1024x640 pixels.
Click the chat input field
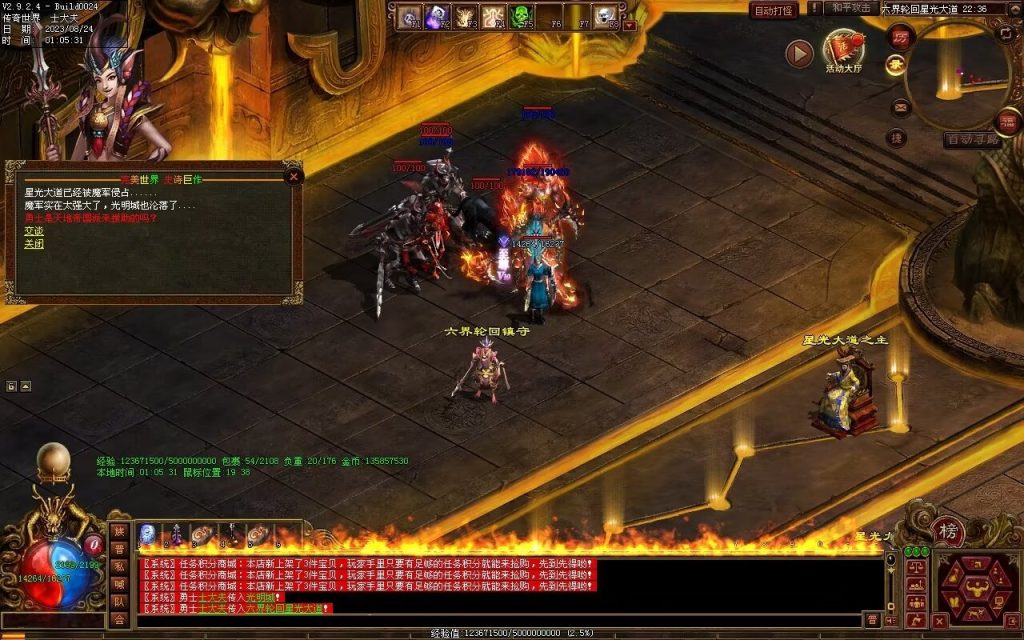tap(500, 620)
